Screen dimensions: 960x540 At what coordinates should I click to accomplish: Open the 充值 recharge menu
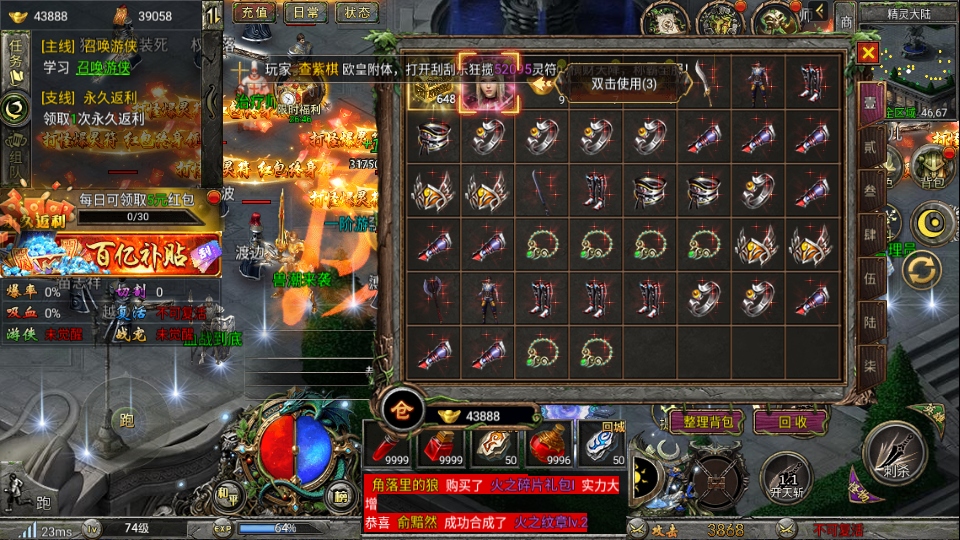(254, 13)
